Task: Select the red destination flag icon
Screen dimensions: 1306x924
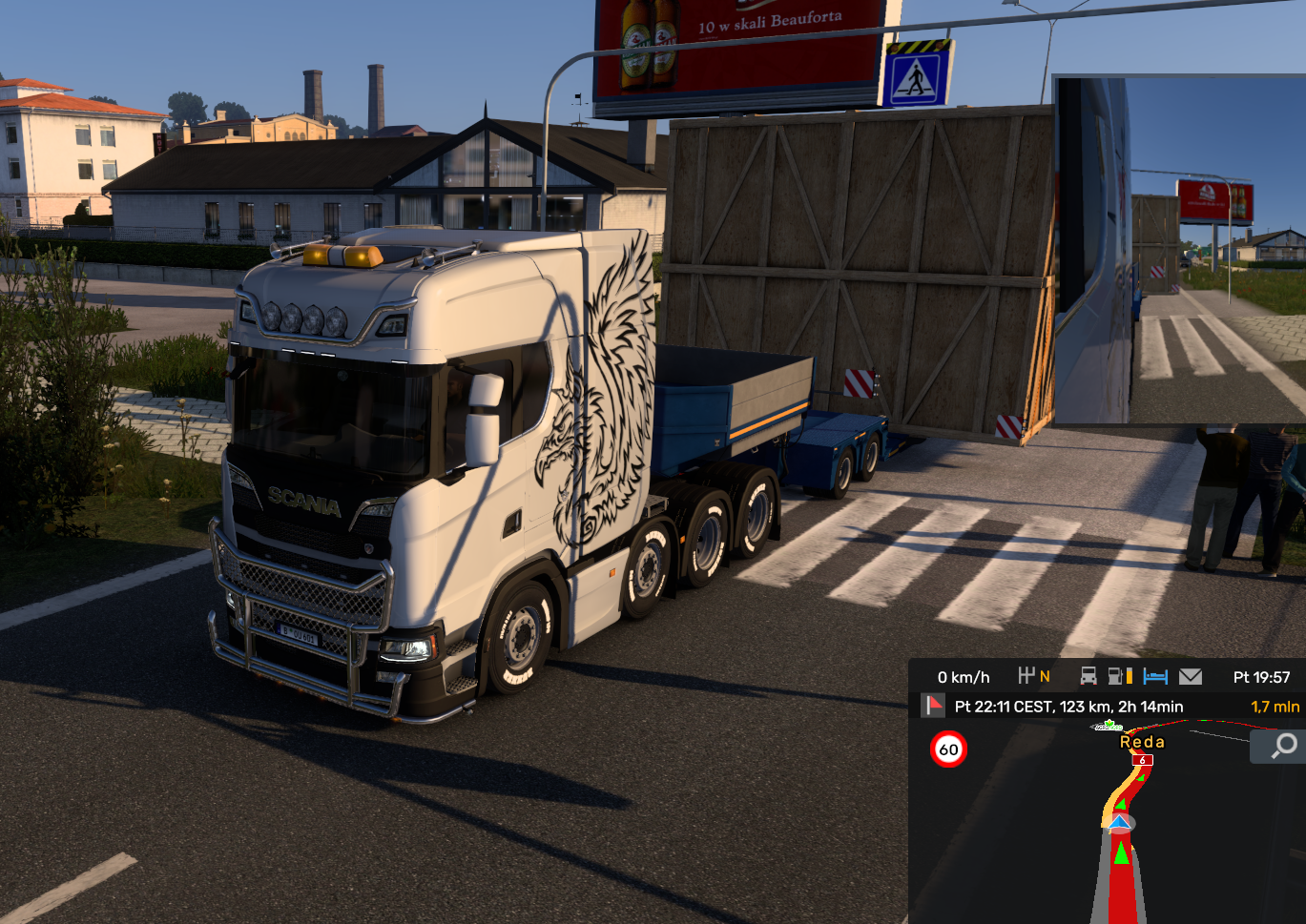Action: (932, 706)
